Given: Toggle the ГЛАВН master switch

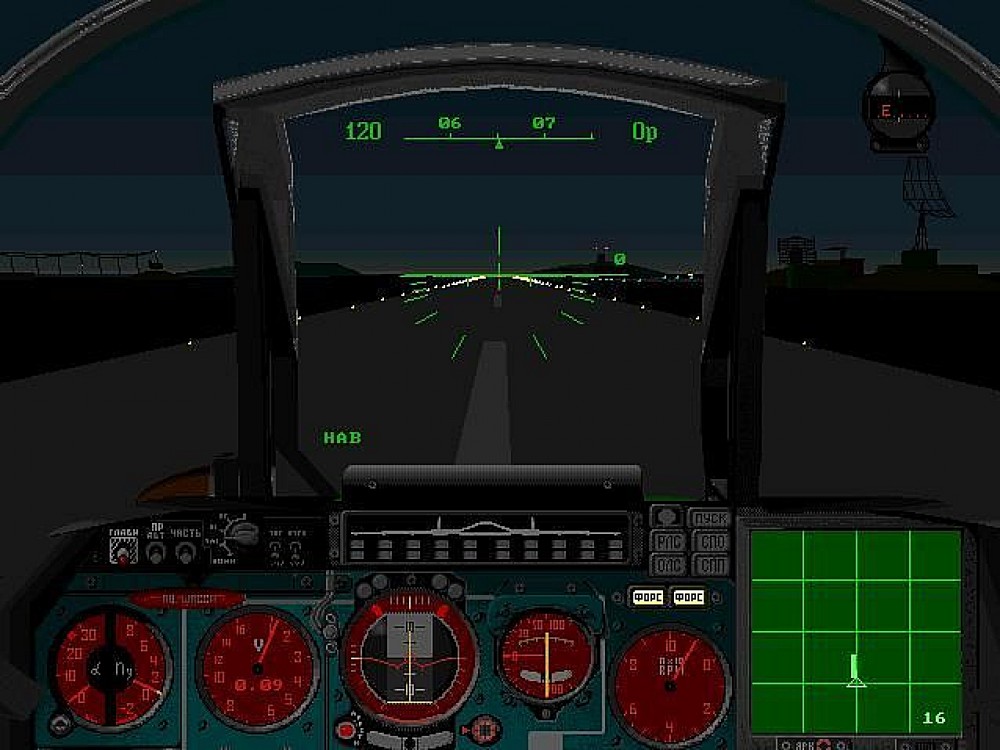Looking at the screenshot, I should (x=124, y=552).
